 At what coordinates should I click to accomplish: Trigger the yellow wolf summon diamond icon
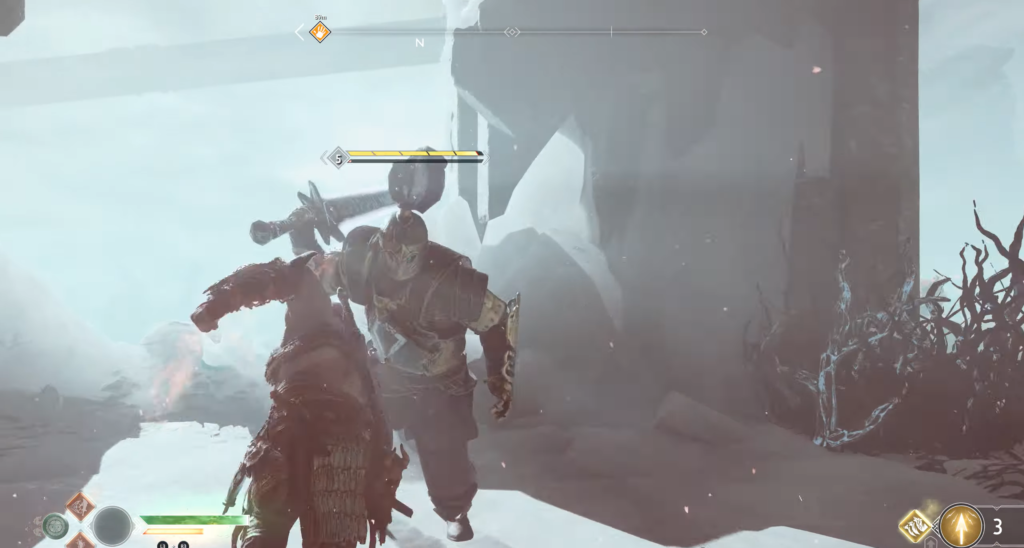(x=917, y=527)
